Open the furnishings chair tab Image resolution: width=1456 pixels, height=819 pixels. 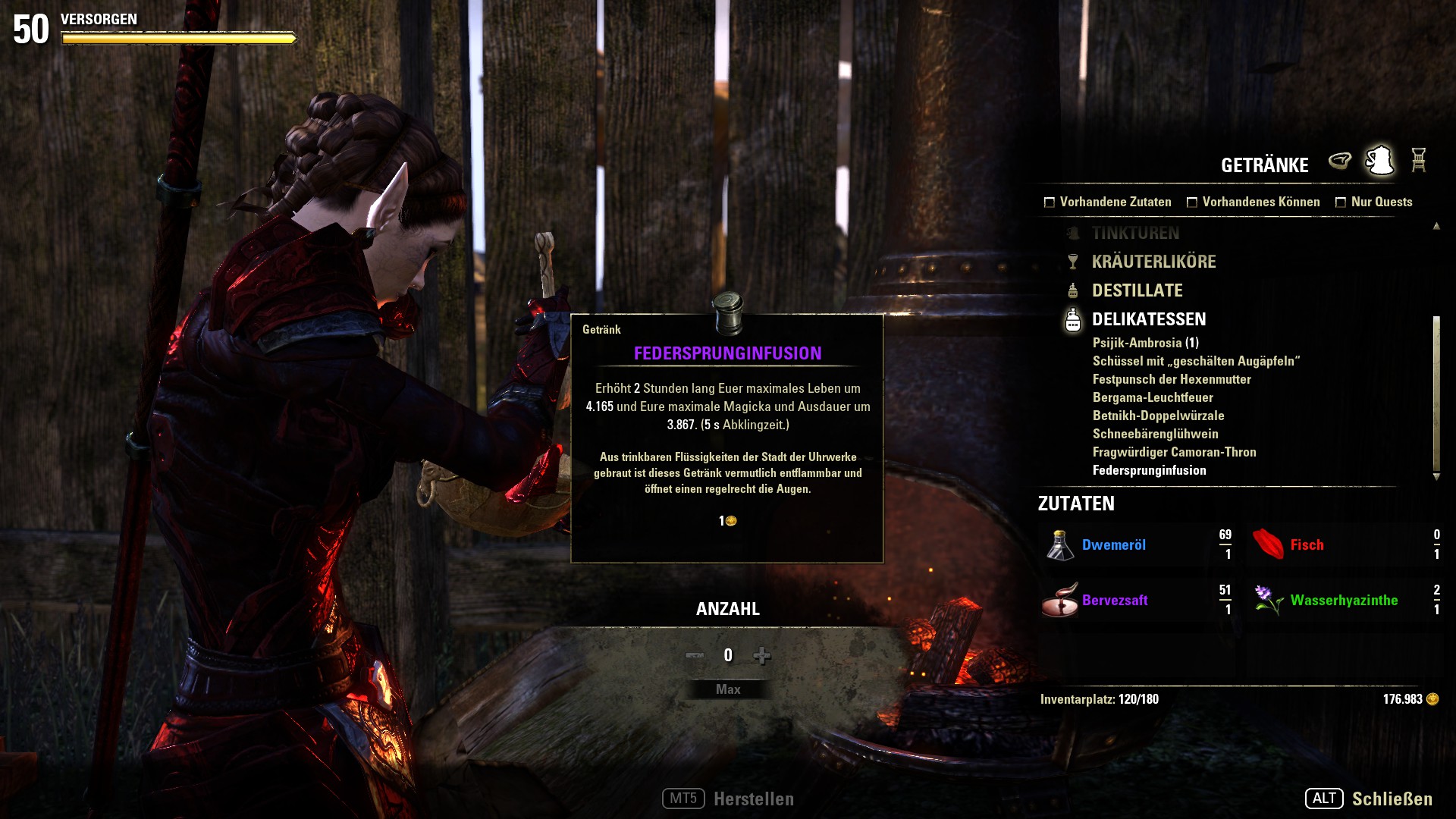1419,161
